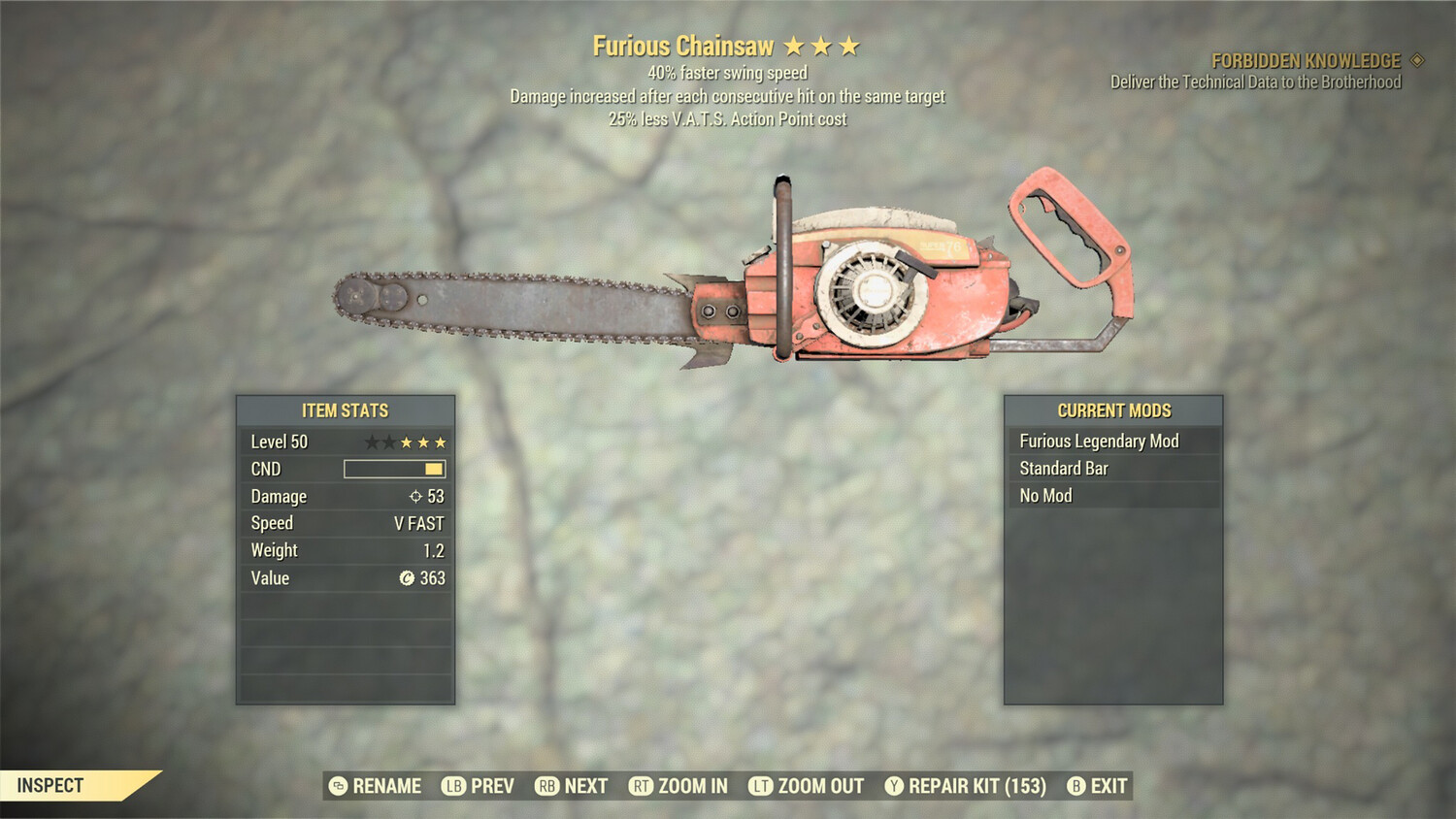This screenshot has height=819, width=1456.
Task: Choose Zoom Out on the weapon
Action: [x=807, y=786]
